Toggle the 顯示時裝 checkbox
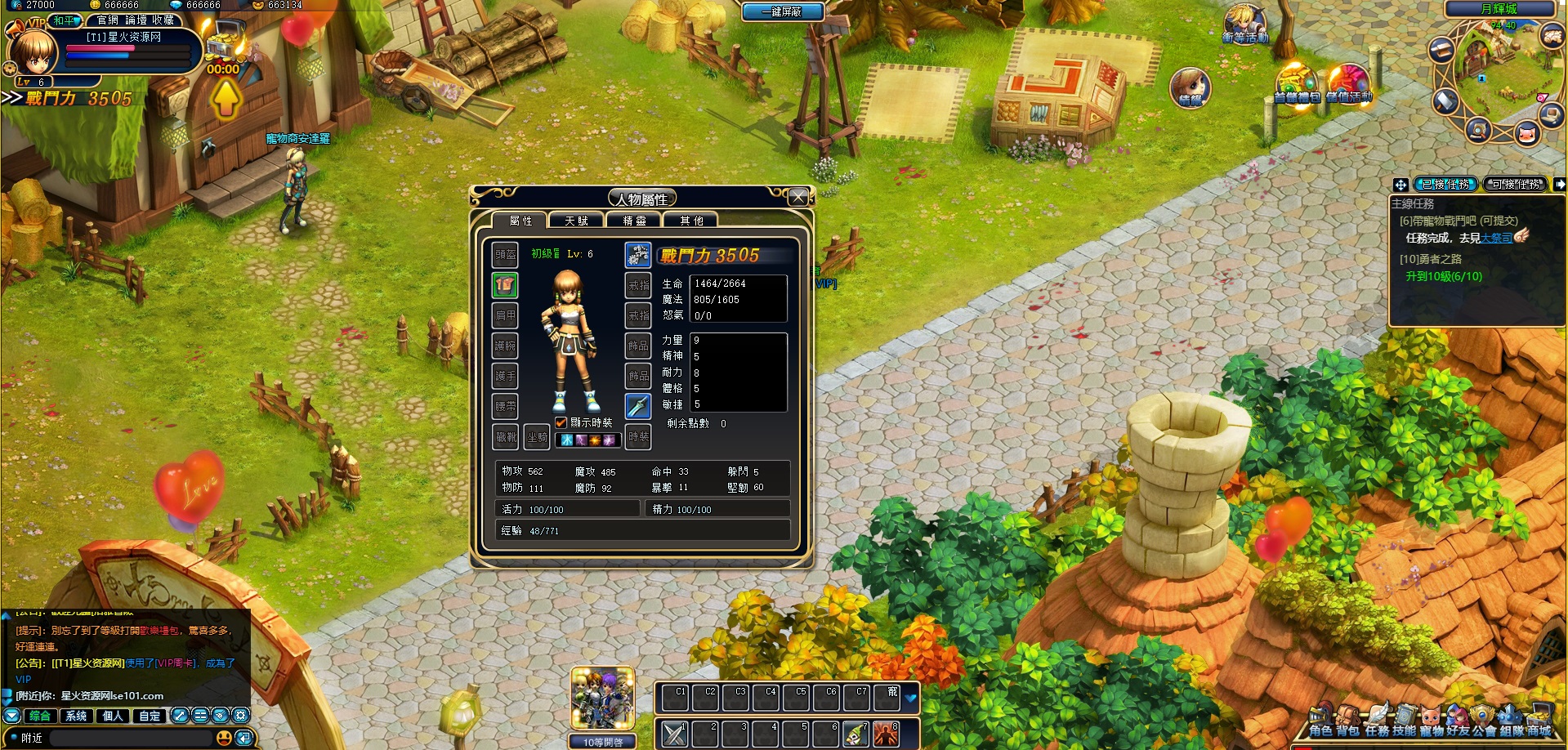Screen dimensions: 1568x750 560,424
